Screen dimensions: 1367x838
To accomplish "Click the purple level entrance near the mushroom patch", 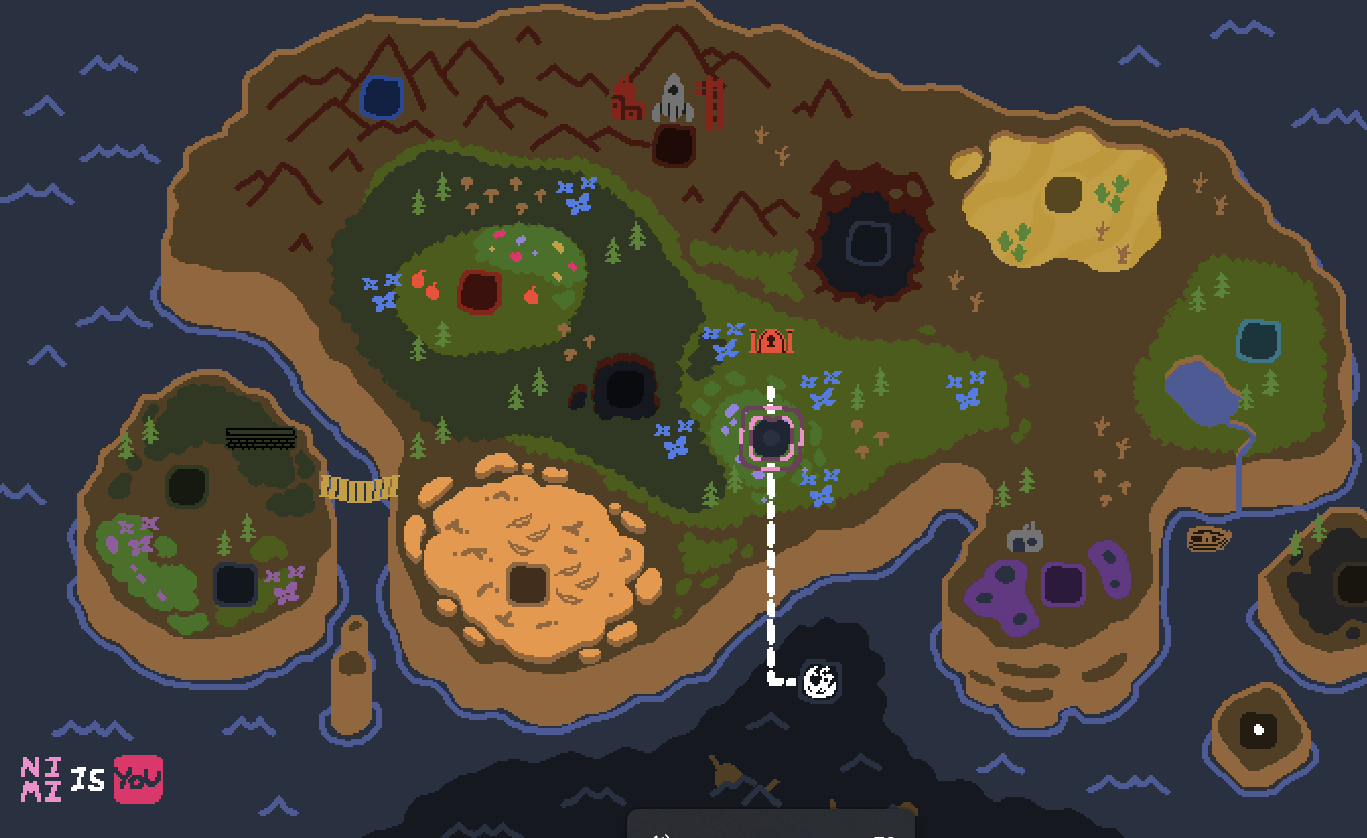I will (x=1062, y=583).
